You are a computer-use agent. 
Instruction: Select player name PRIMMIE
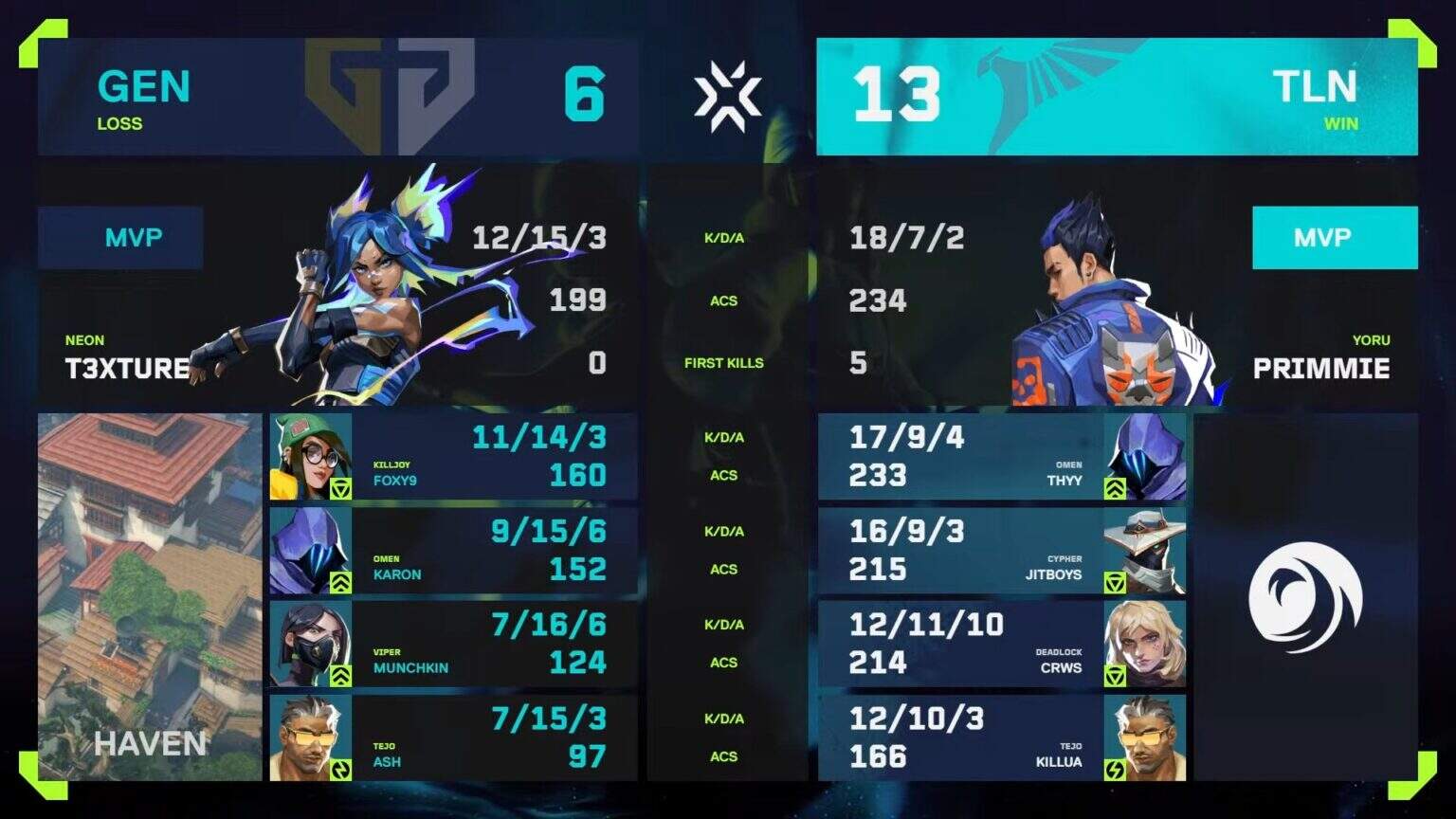click(x=1322, y=370)
